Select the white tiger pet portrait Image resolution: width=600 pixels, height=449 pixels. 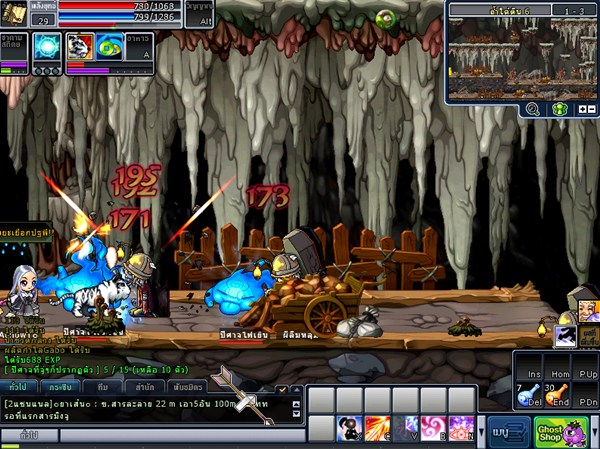tap(79, 47)
